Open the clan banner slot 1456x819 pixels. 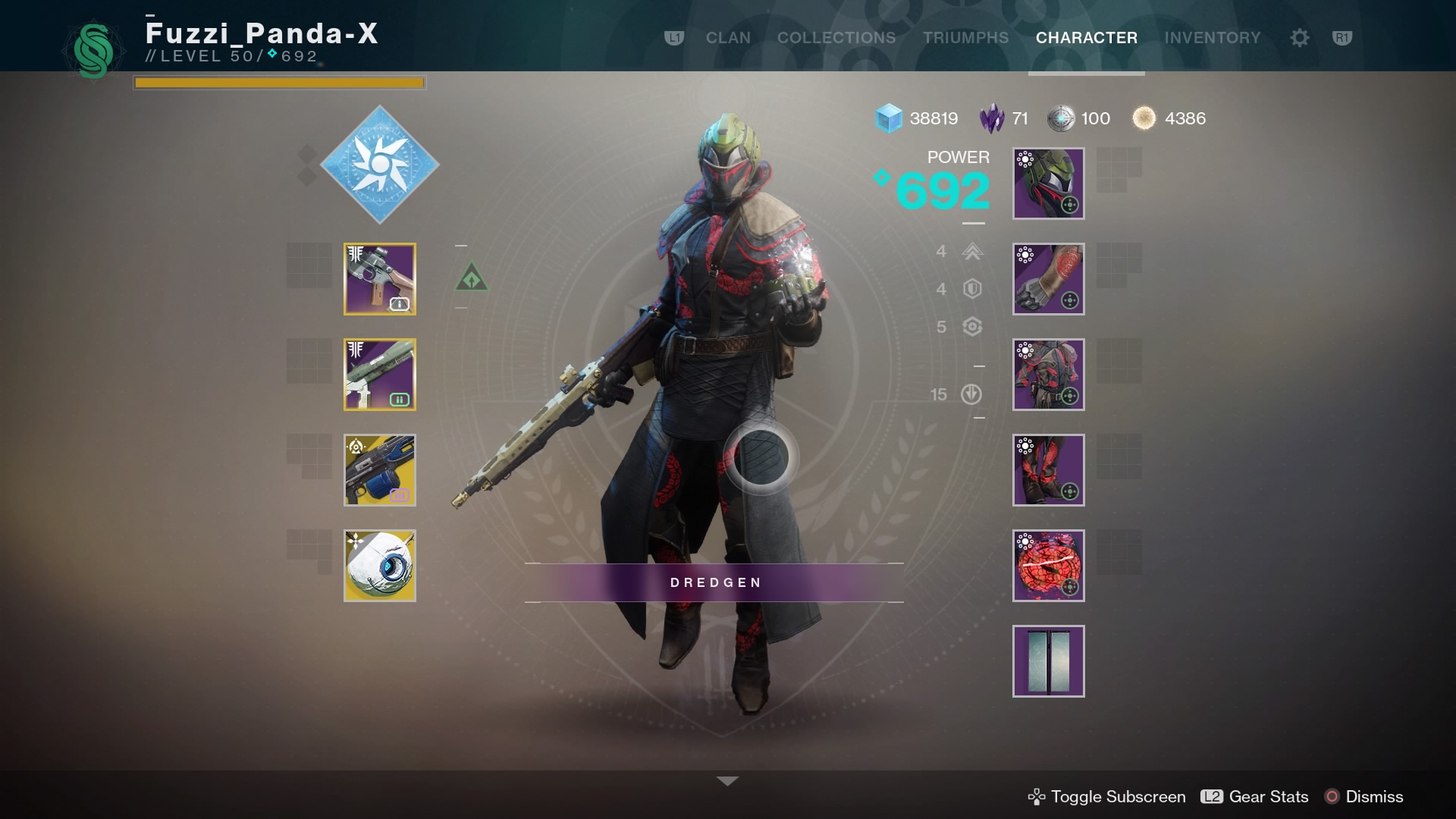(1048, 661)
